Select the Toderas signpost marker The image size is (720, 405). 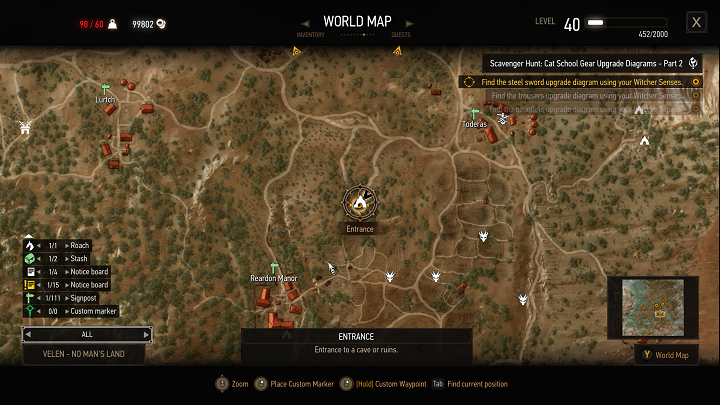(474, 115)
